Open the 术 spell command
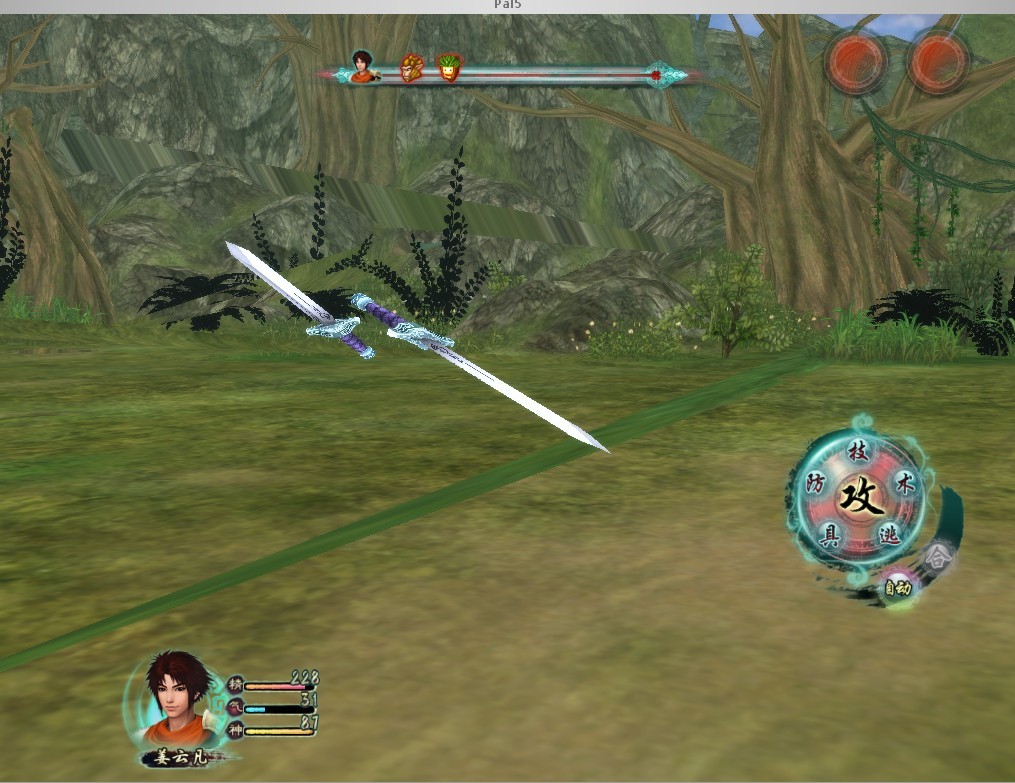 (903, 485)
